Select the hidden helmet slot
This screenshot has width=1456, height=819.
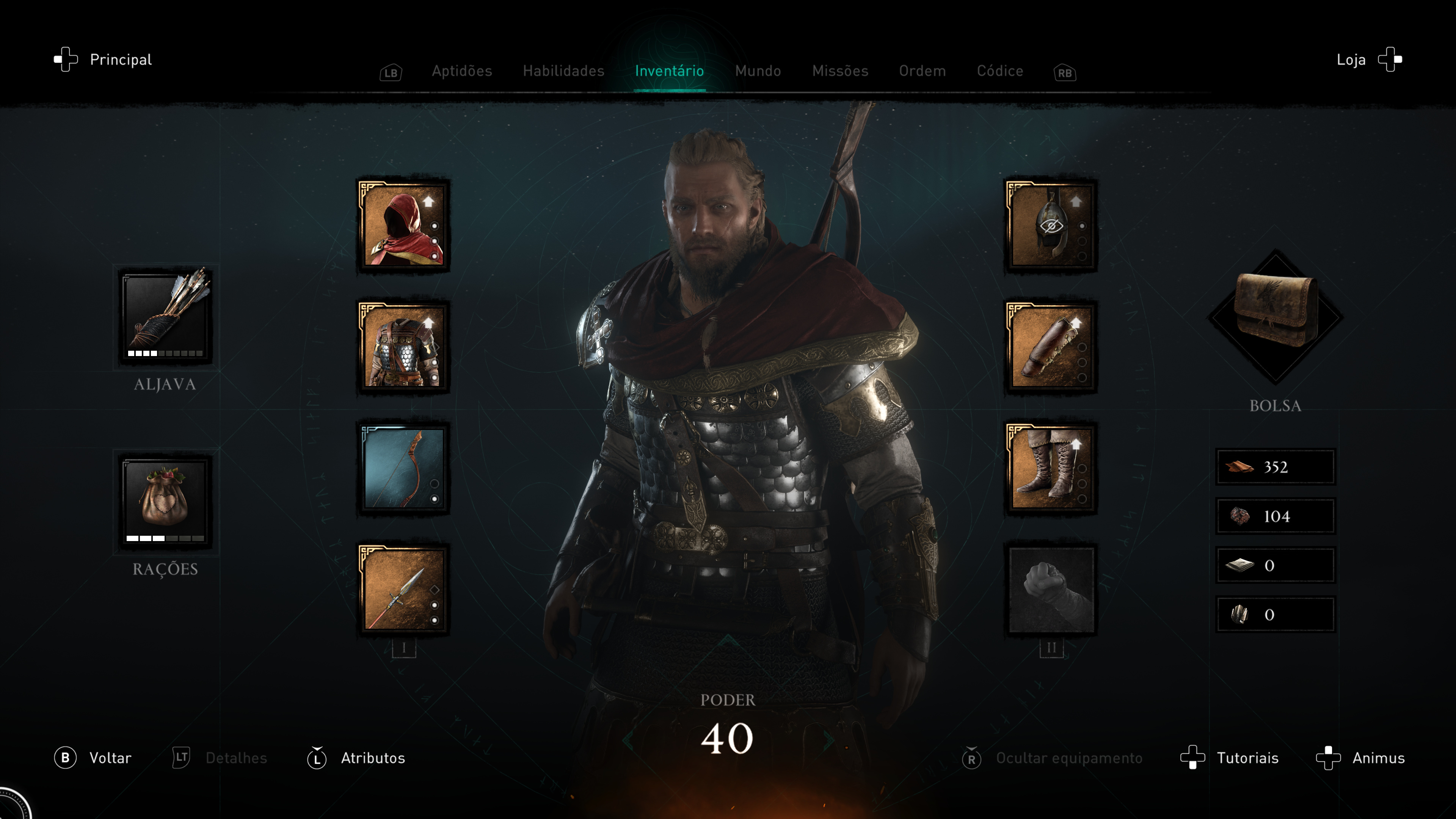(x=1051, y=226)
